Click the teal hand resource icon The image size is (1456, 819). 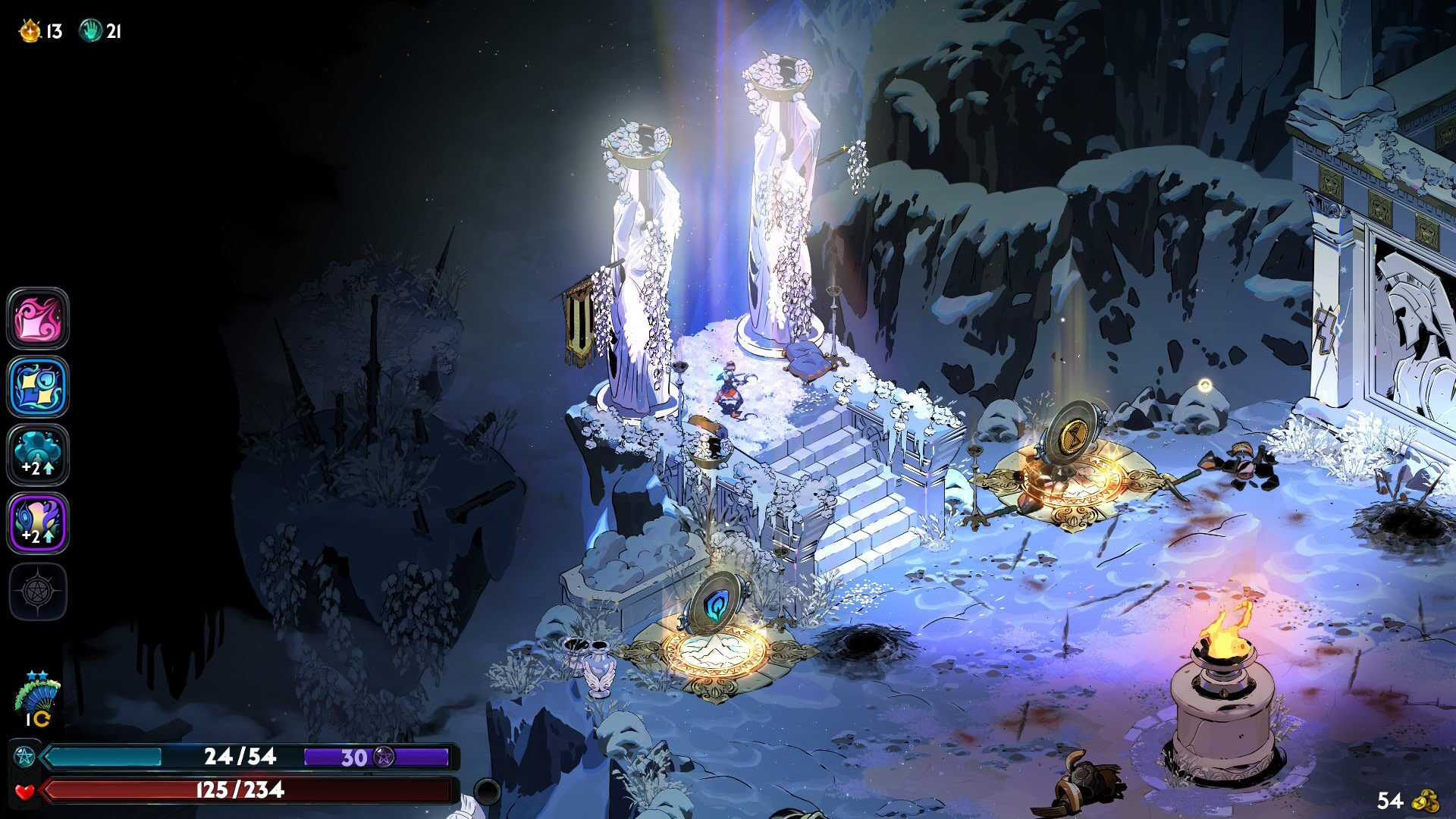click(91, 31)
